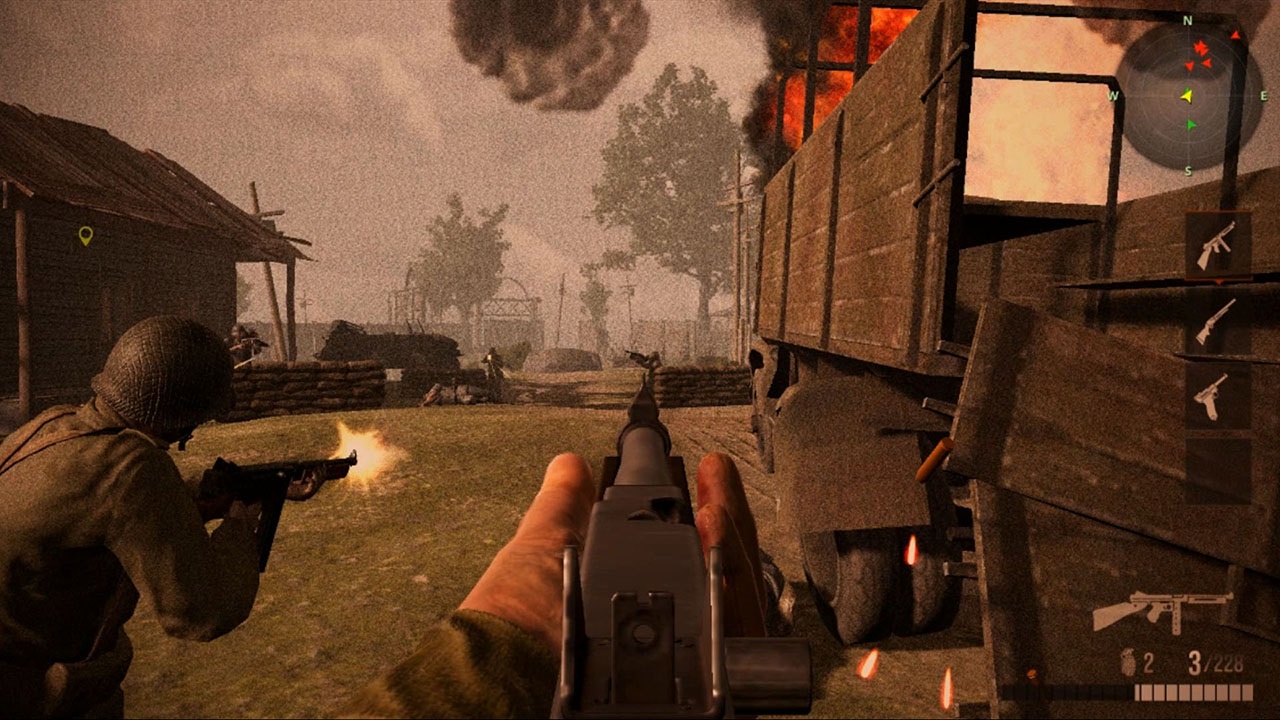Click a red enemy marker on the minimap
Screen dimensions: 1280x720
coord(1200,46)
